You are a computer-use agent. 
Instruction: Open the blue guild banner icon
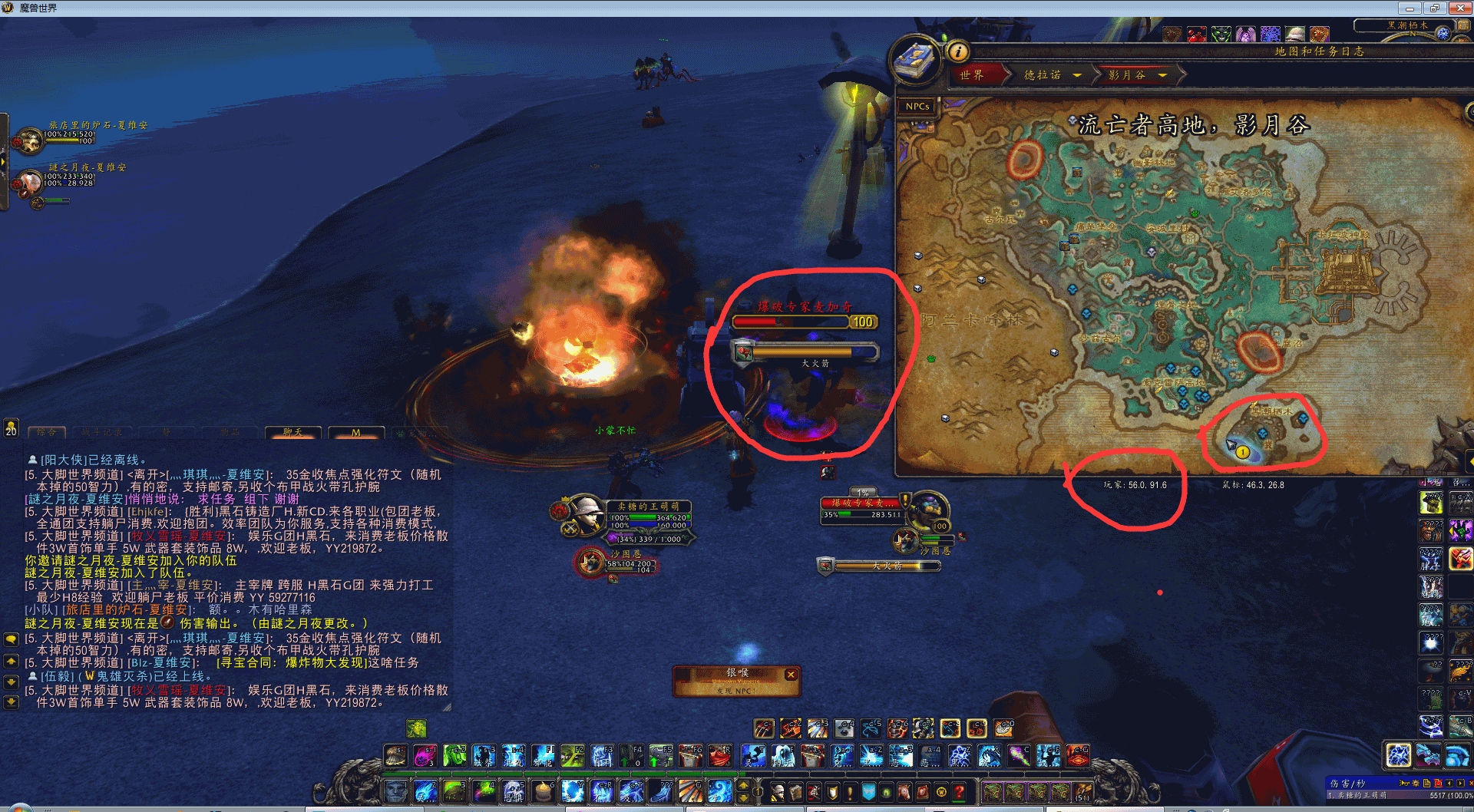pos(869,792)
